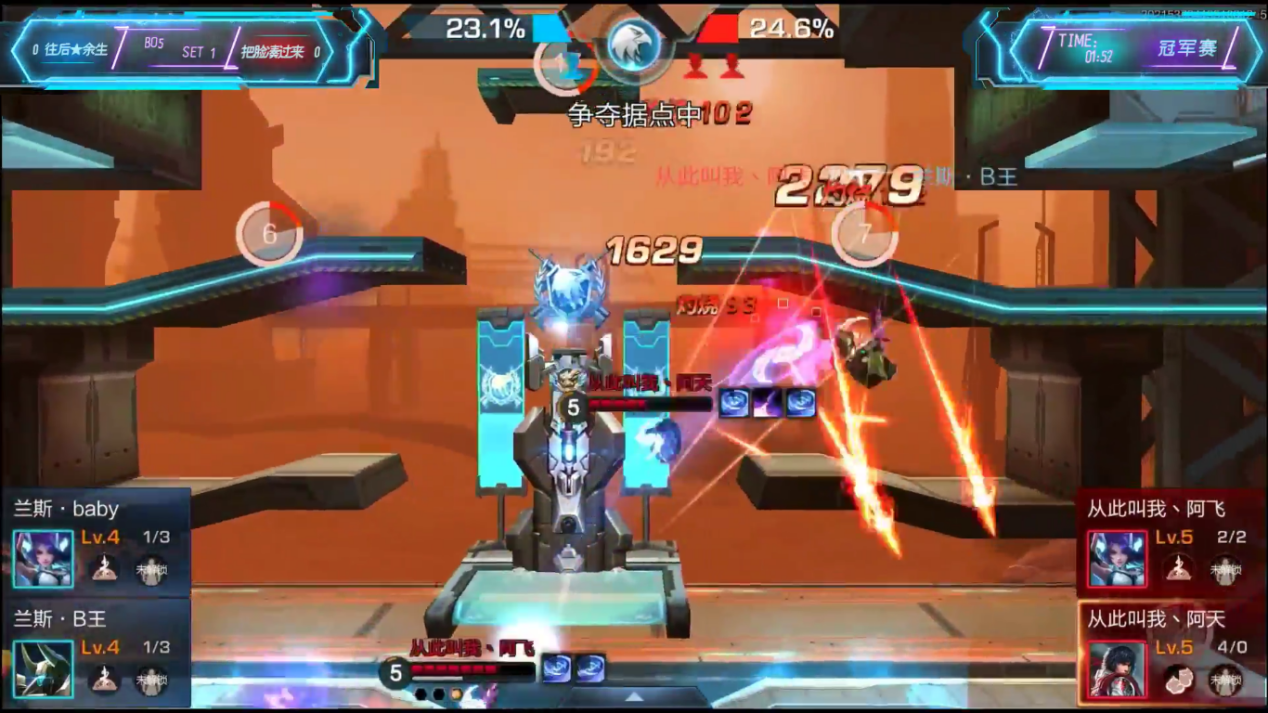Choose 从此叫我、阿天's hero portrait
This screenshot has height=713, width=1268.
click(x=1117, y=669)
